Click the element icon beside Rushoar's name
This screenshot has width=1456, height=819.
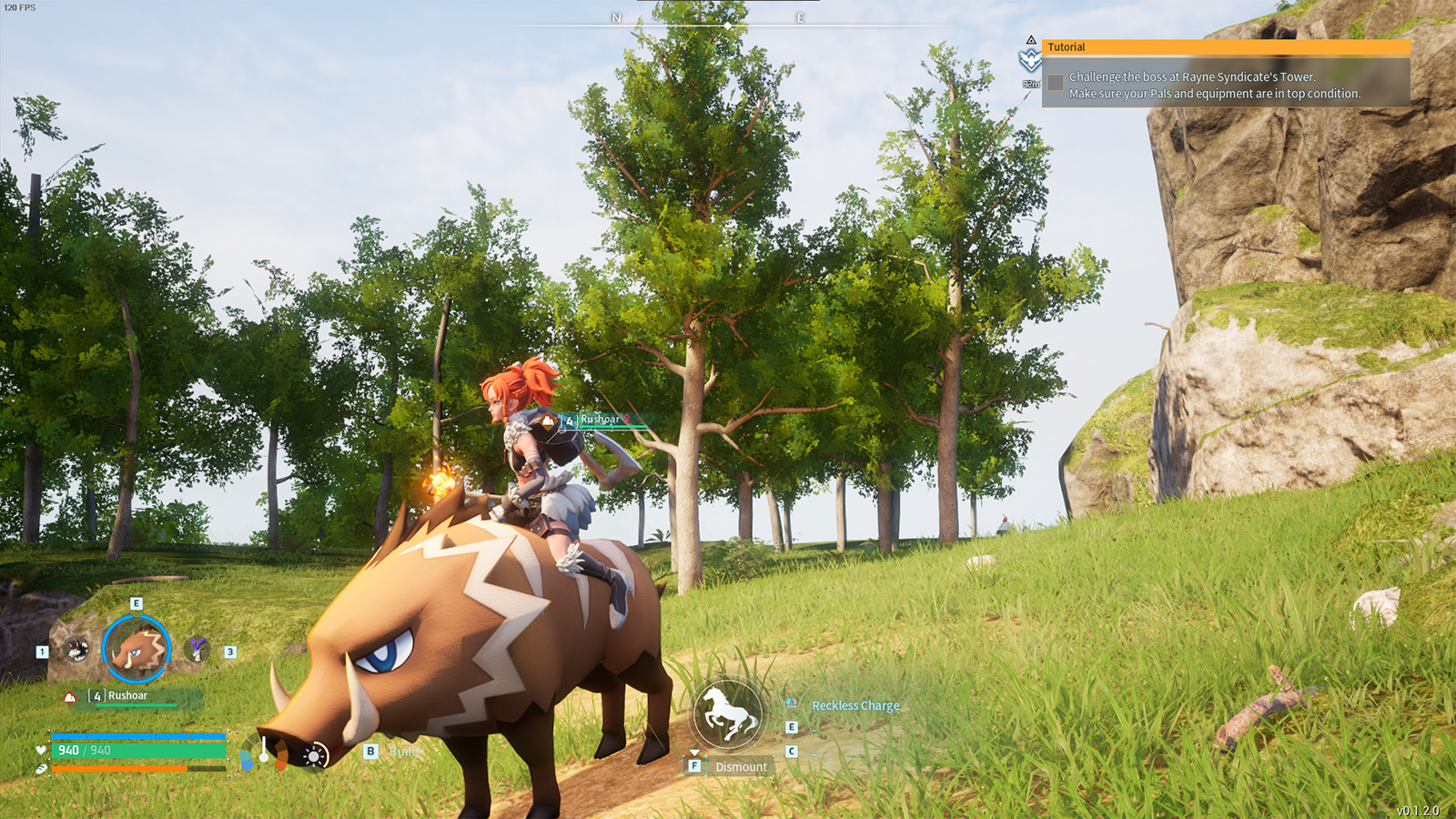(x=69, y=696)
